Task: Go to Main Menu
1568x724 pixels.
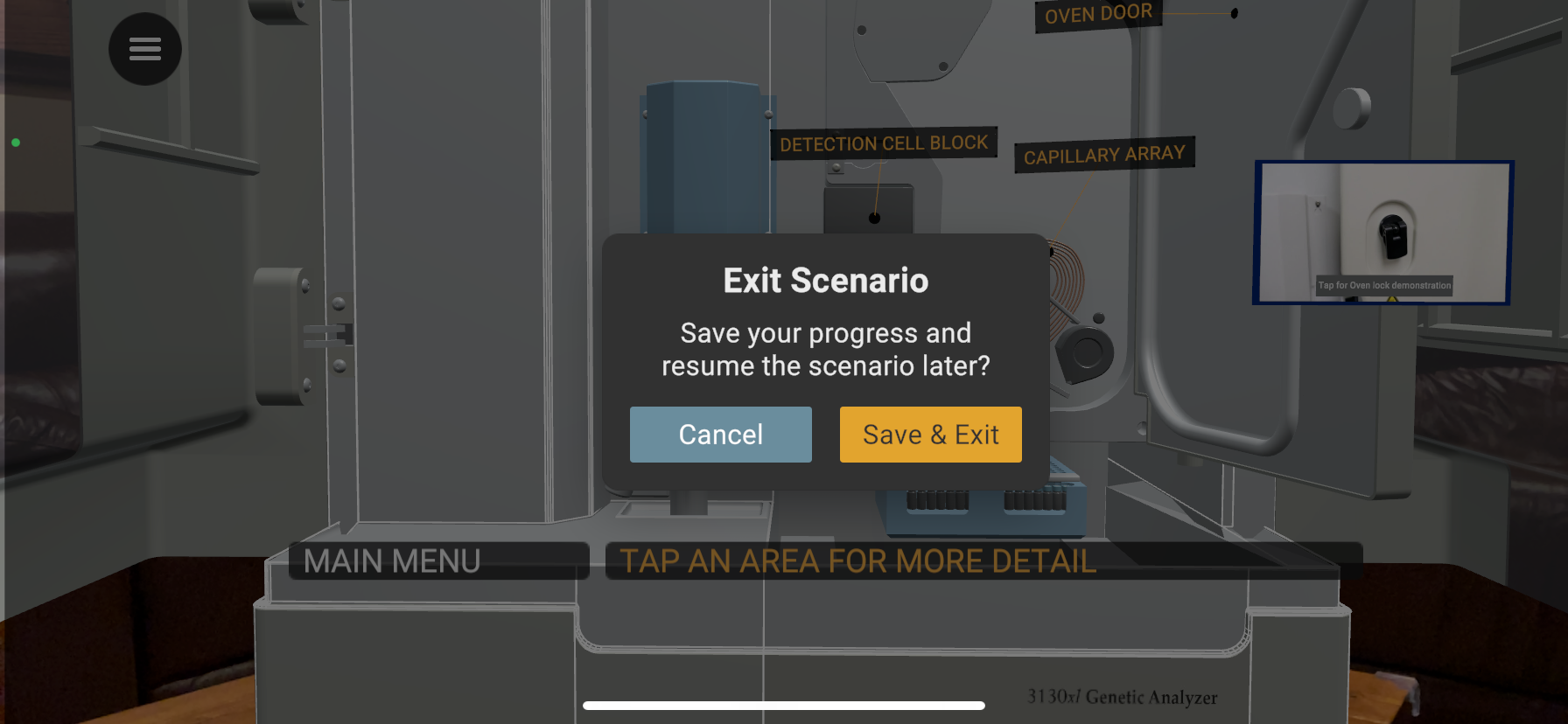Action: click(x=392, y=561)
